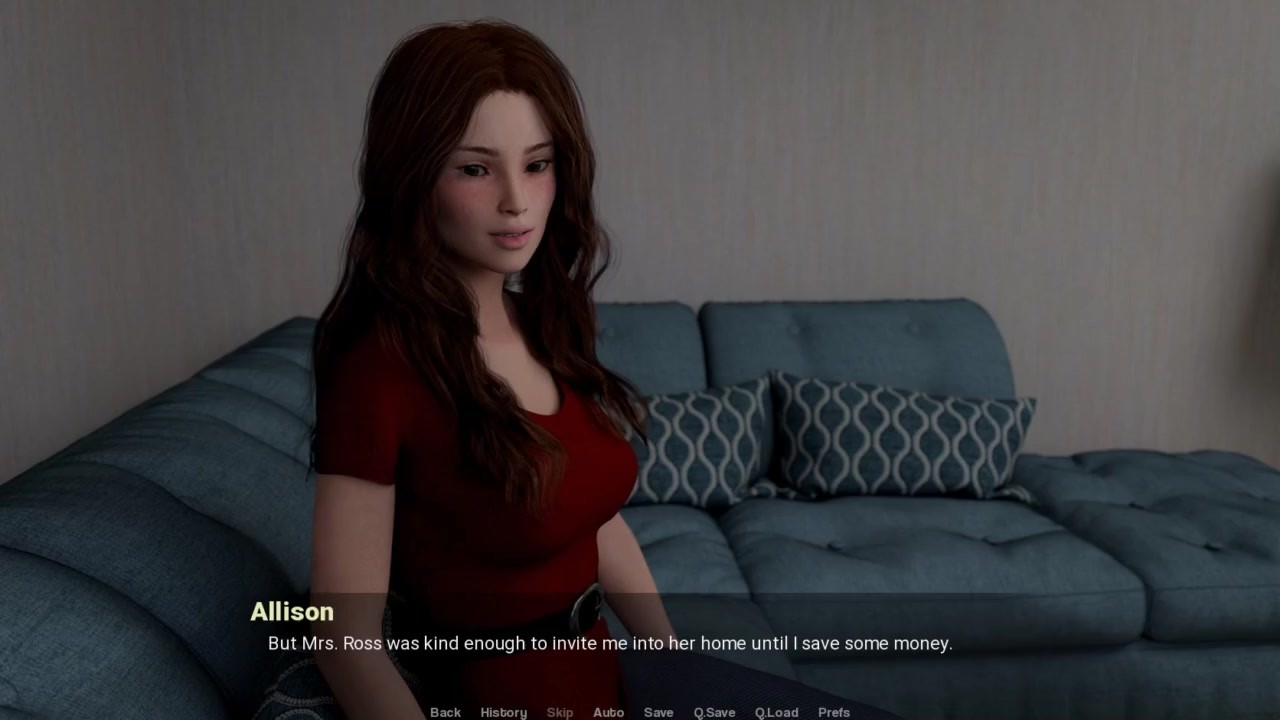The width and height of the screenshot is (1280, 720).
Task: Toggle Skip mode in the quick menu
Action: pyautogui.click(x=560, y=712)
